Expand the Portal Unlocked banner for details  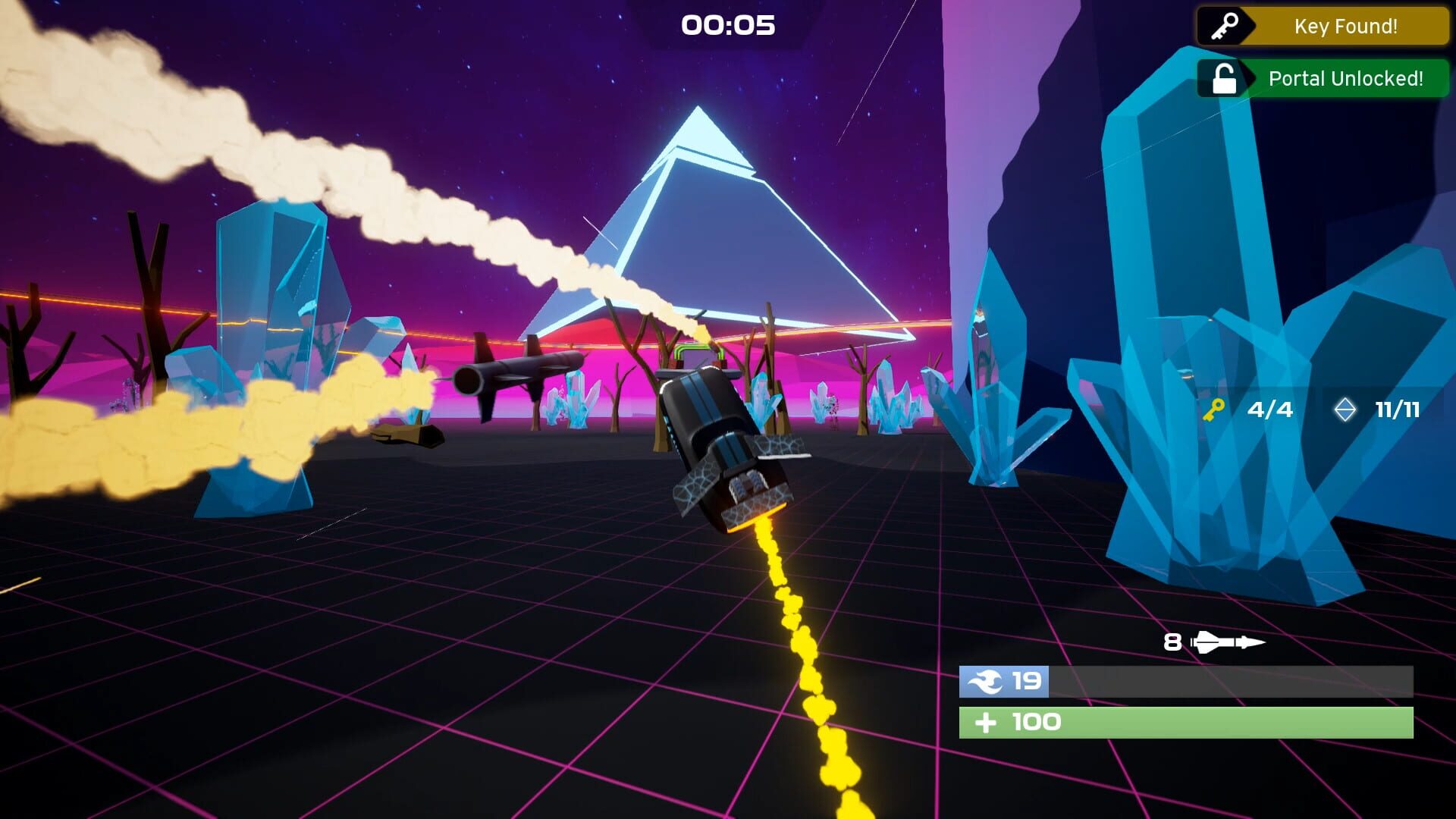[1346, 78]
